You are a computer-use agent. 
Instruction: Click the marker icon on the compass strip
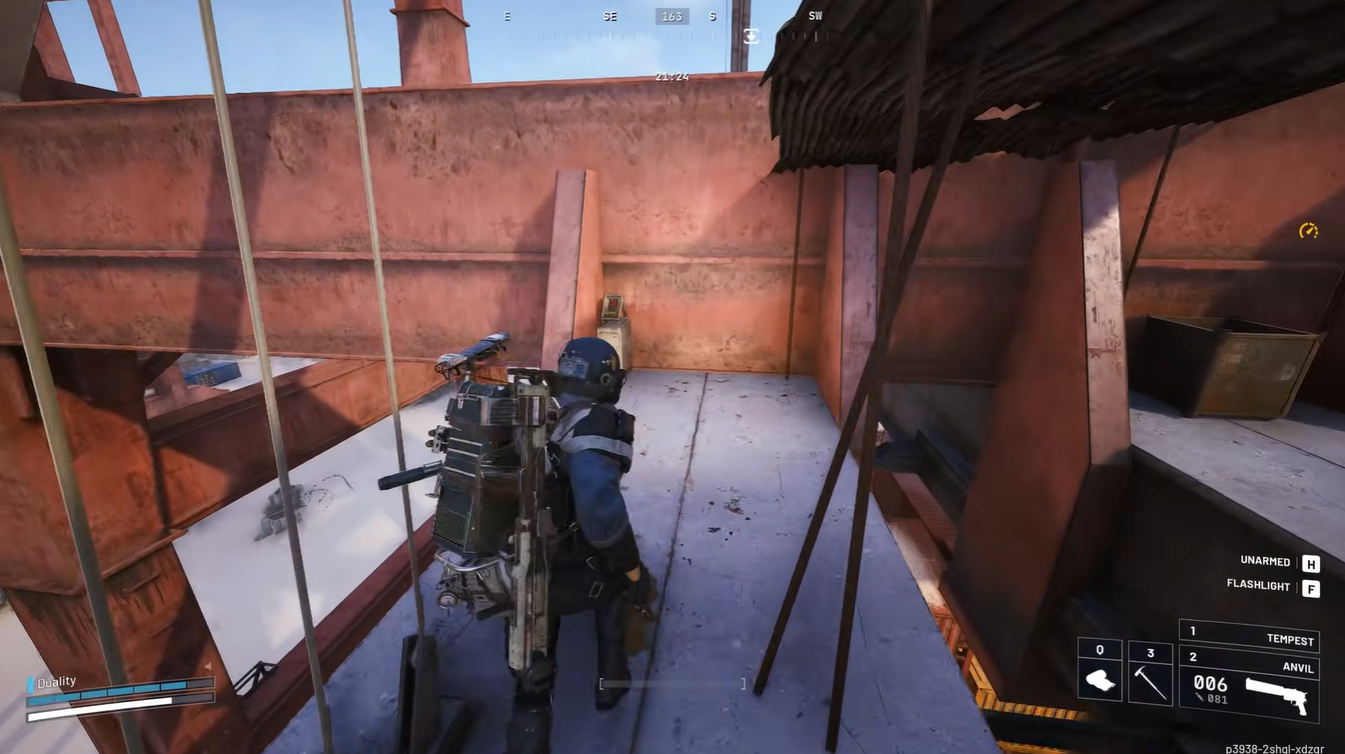tap(749, 36)
